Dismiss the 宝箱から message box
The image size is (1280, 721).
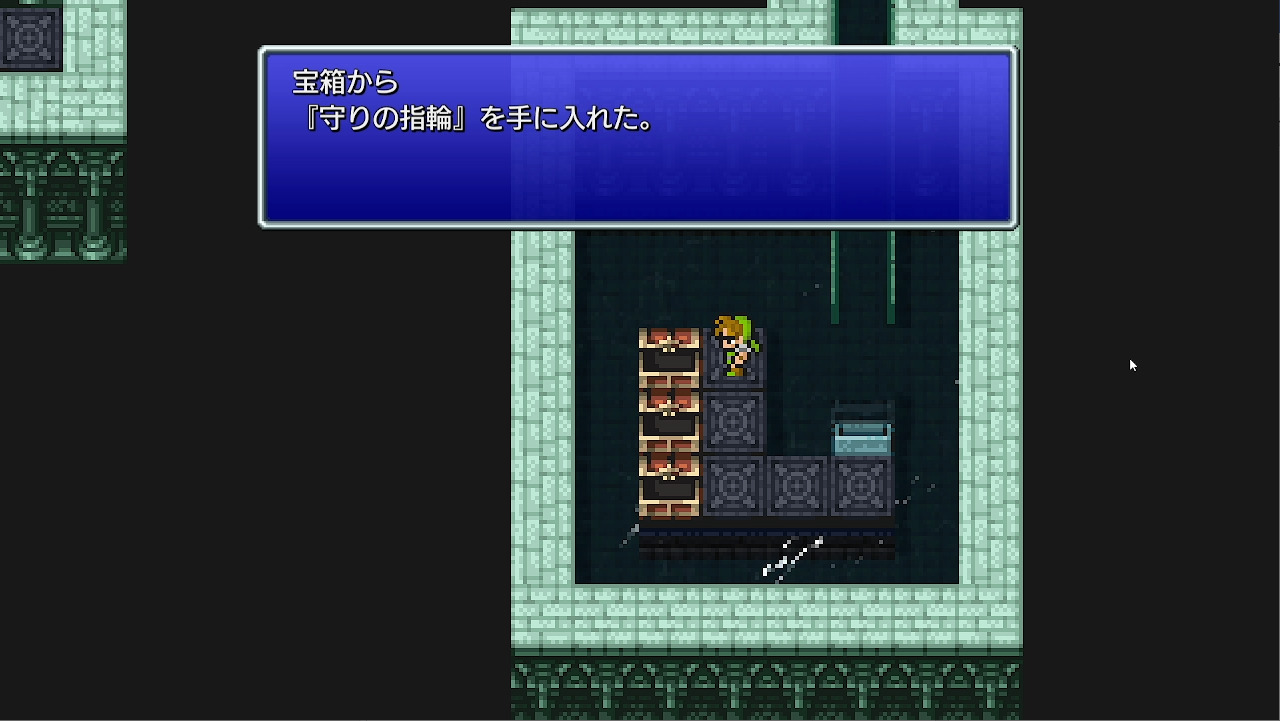click(637, 135)
